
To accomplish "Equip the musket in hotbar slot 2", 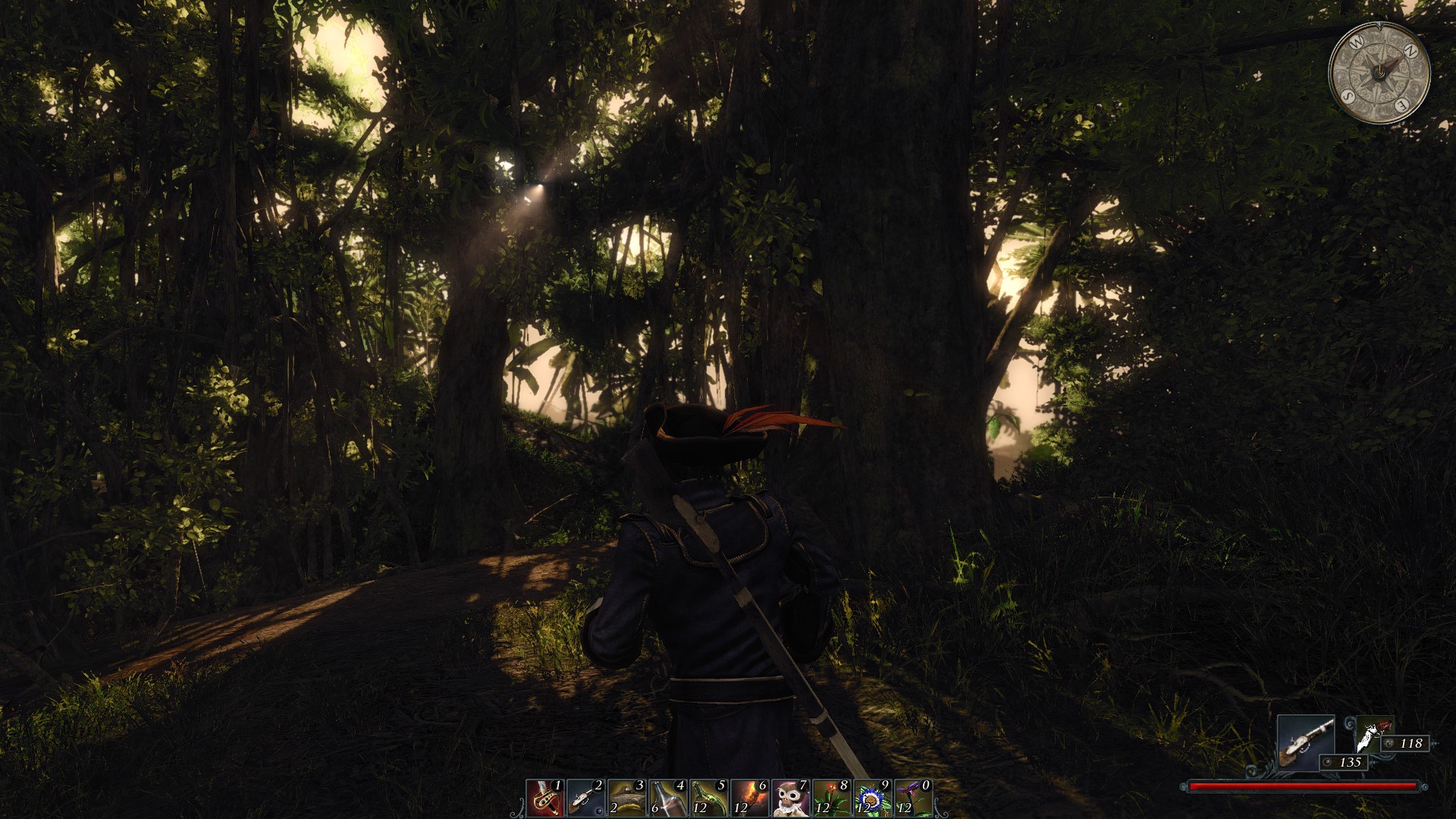I will (x=585, y=798).
